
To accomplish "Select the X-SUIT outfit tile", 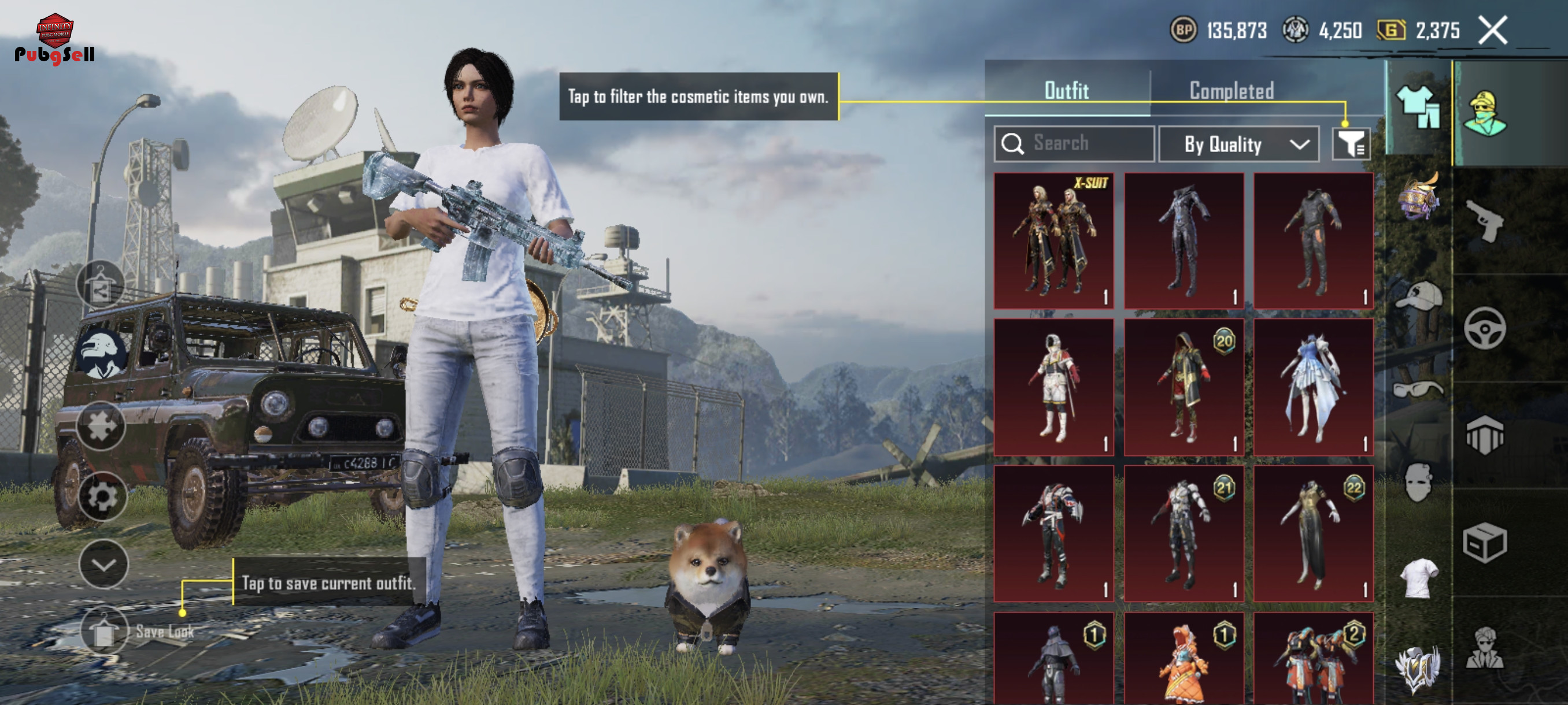I will coord(1053,241).
